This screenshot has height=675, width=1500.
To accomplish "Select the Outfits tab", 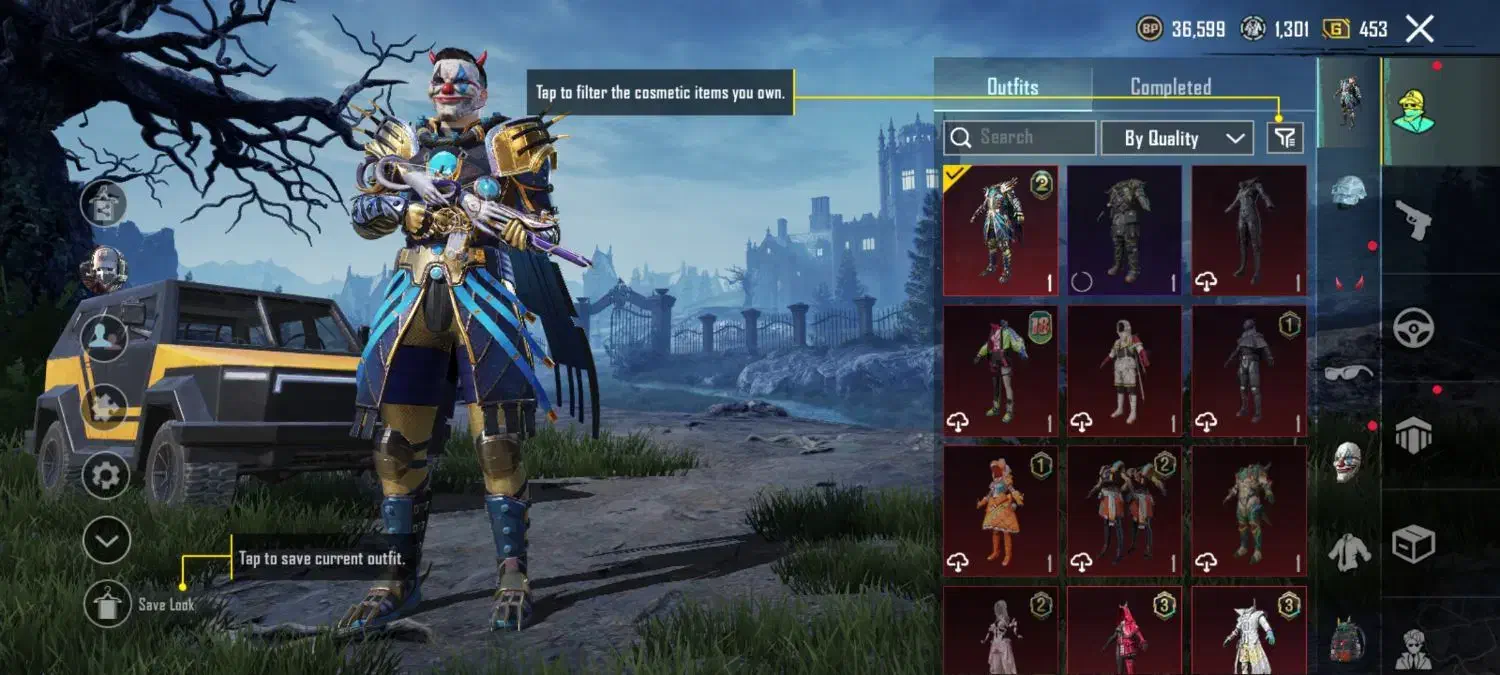I will pyautogui.click(x=1012, y=87).
